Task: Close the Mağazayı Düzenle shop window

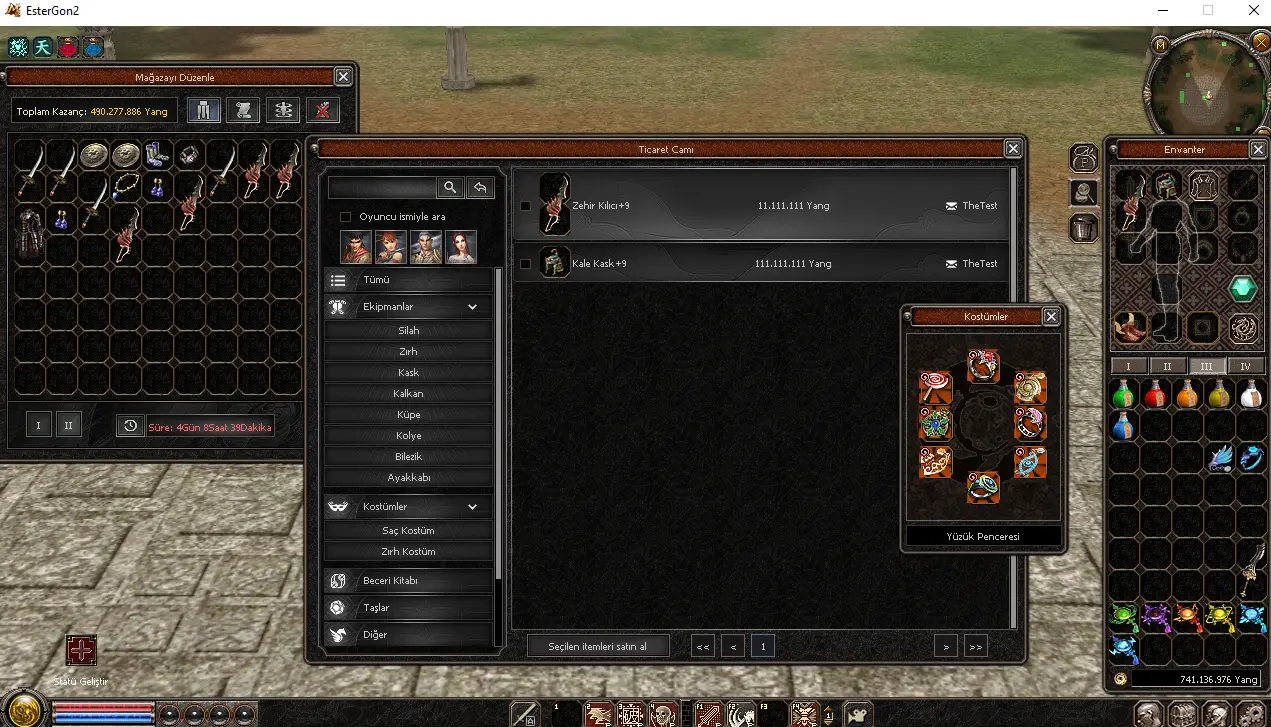Action: [343, 77]
